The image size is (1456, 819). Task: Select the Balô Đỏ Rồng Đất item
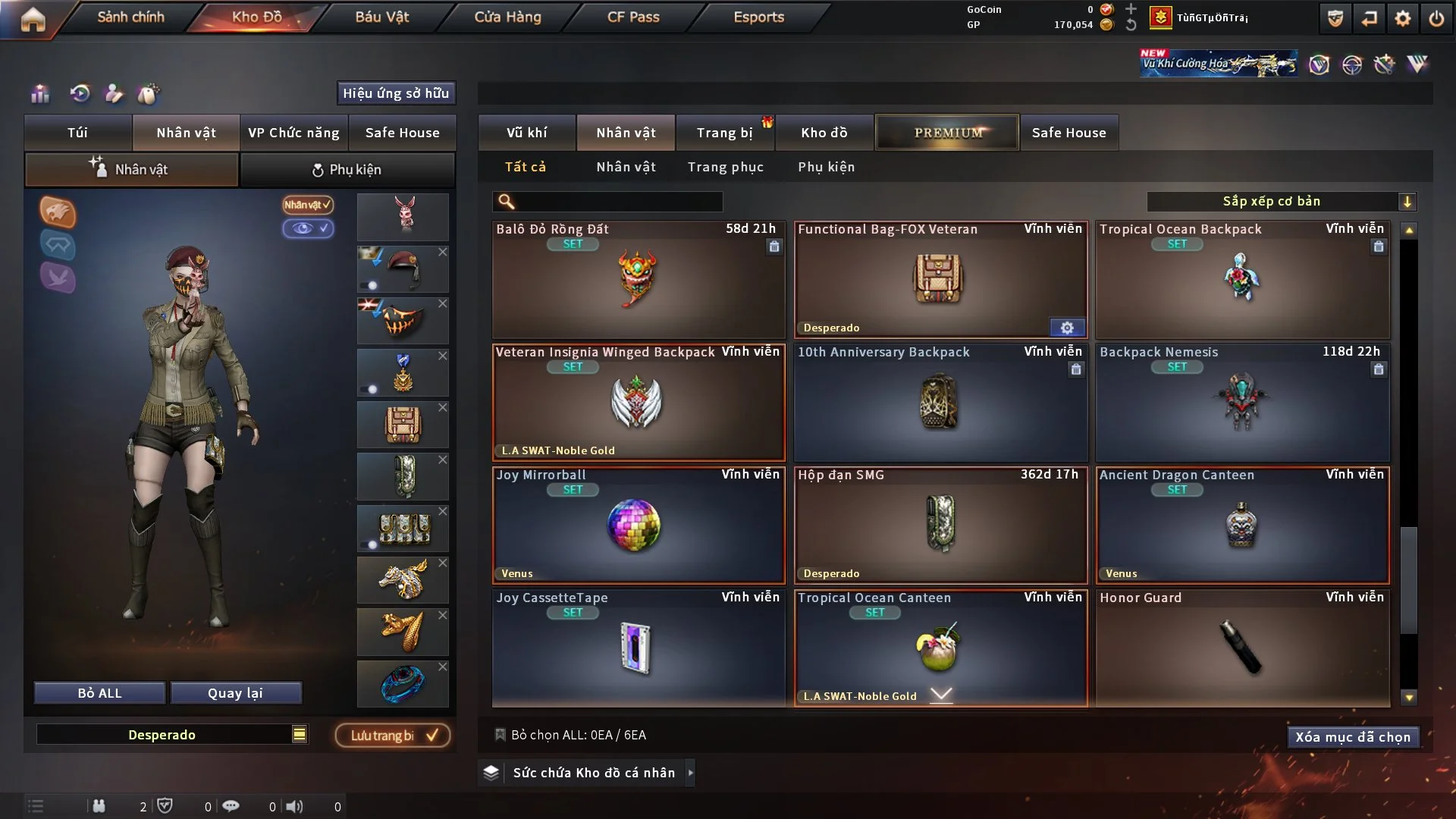point(638,279)
